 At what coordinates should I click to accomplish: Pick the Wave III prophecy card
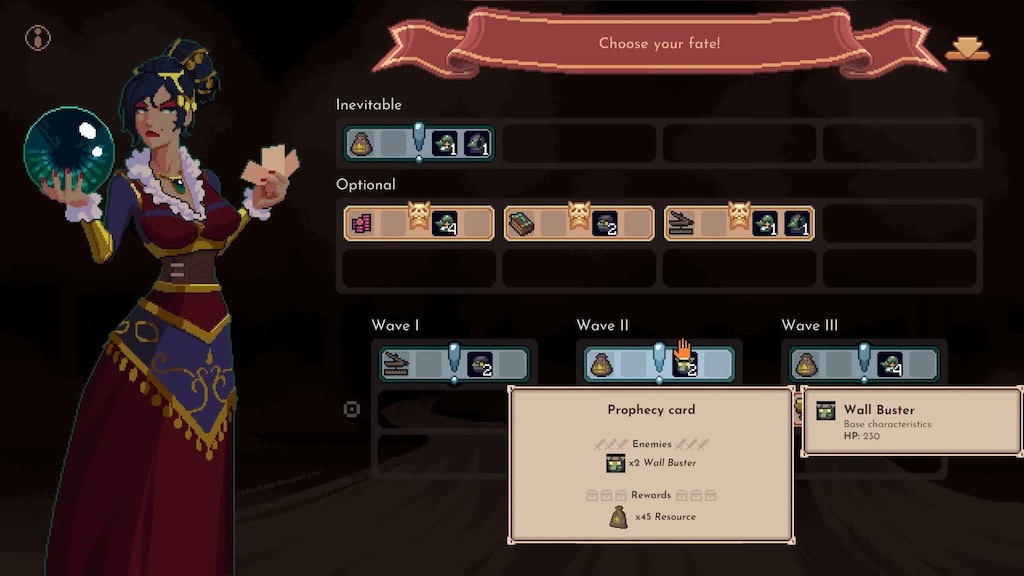pos(864,364)
